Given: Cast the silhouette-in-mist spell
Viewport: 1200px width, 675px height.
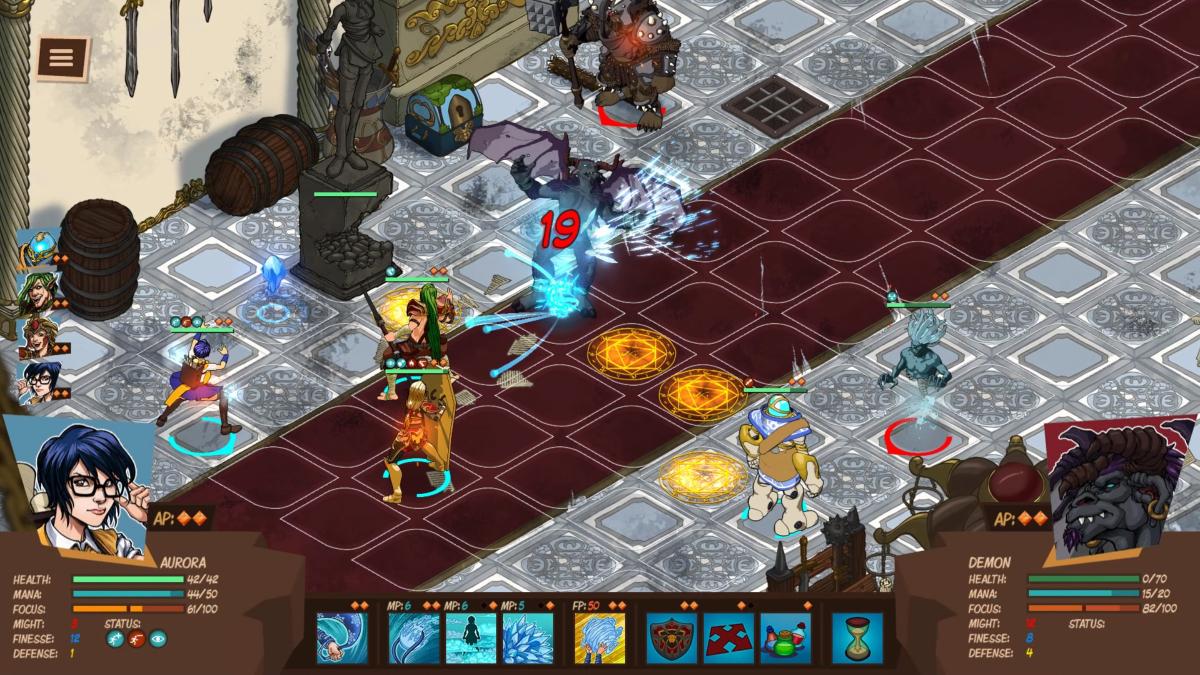Looking at the screenshot, I should [470, 638].
